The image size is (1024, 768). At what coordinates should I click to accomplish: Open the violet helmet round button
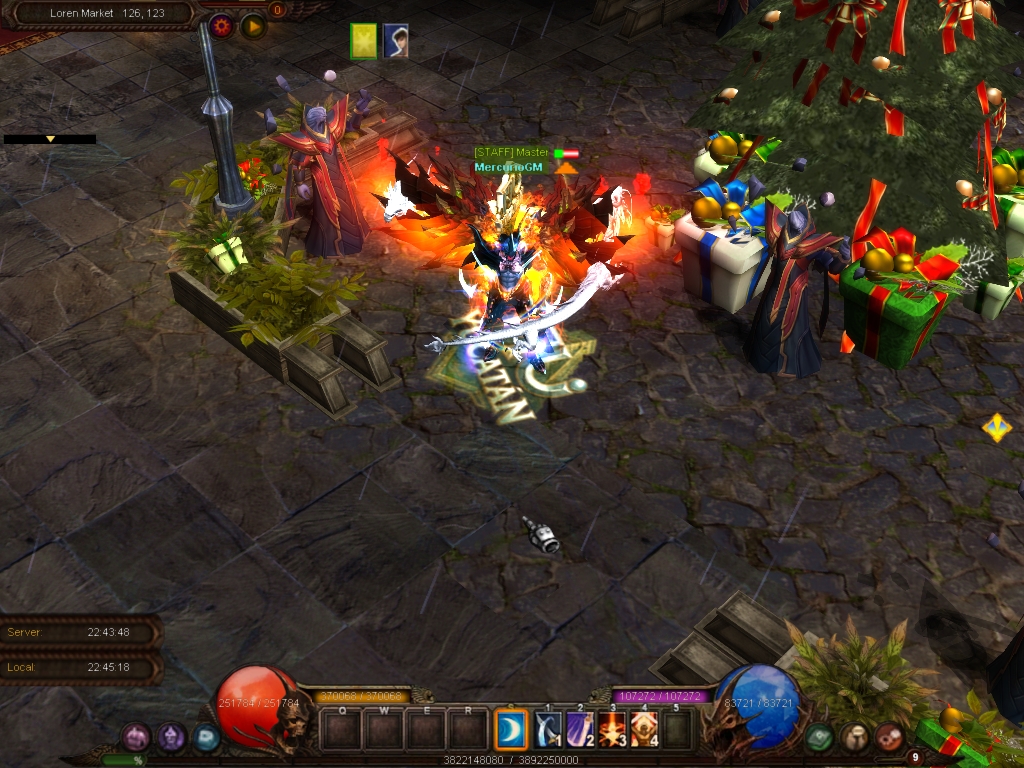(172, 738)
